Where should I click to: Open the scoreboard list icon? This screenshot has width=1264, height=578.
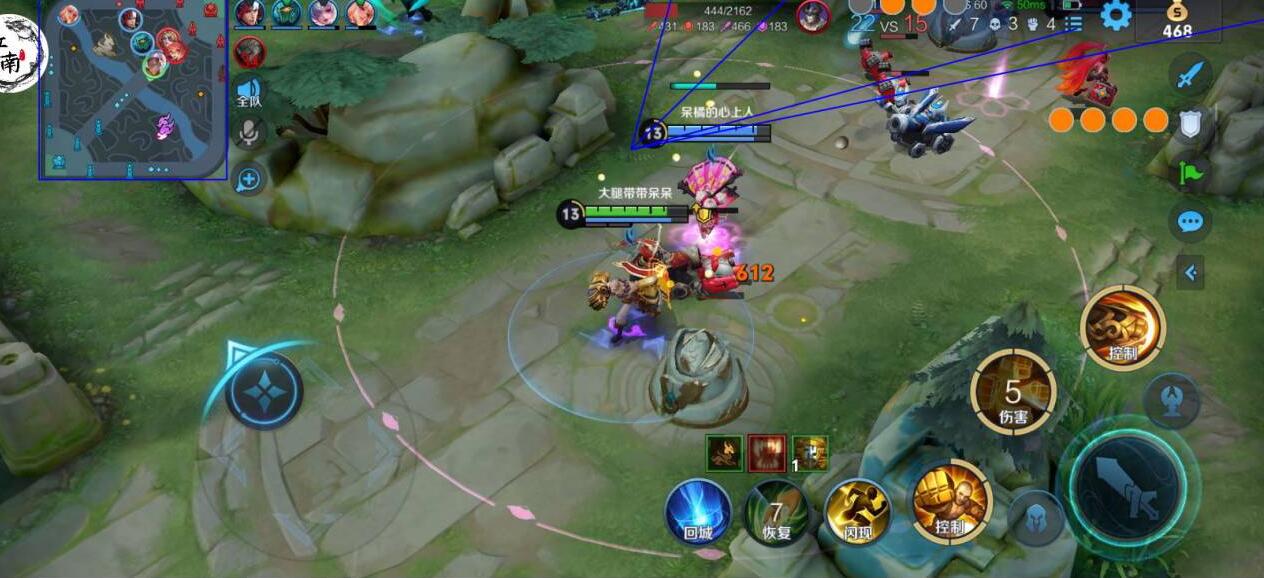coord(1073,22)
